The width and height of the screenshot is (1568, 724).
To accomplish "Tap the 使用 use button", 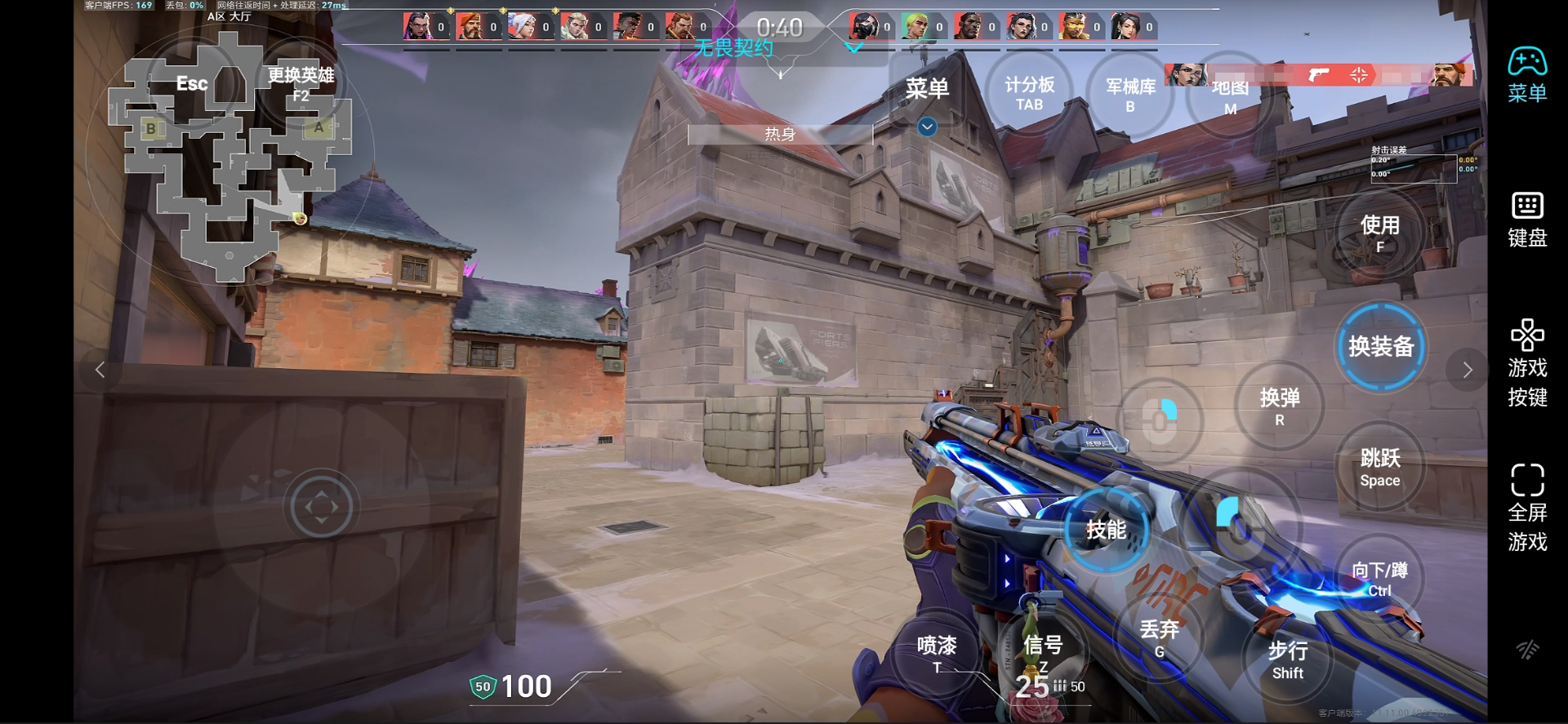I will point(1379,233).
